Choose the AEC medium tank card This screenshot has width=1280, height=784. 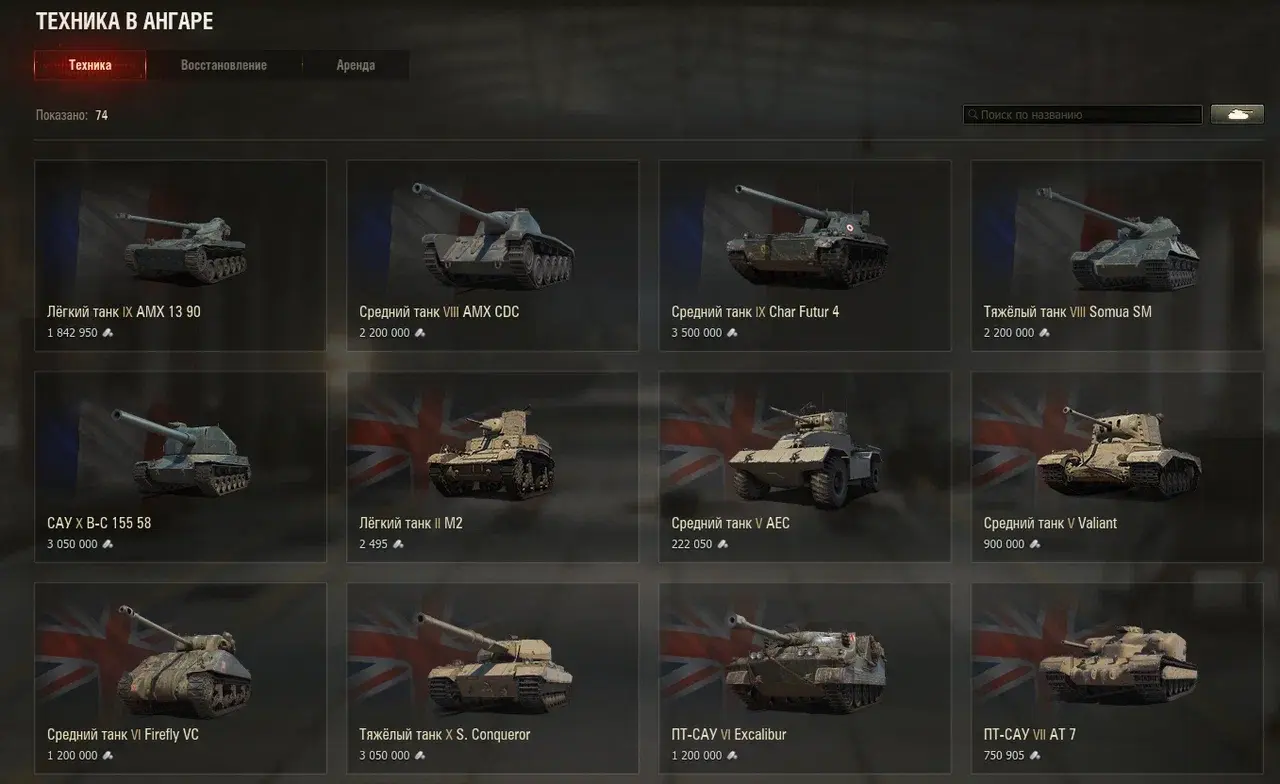click(x=804, y=467)
